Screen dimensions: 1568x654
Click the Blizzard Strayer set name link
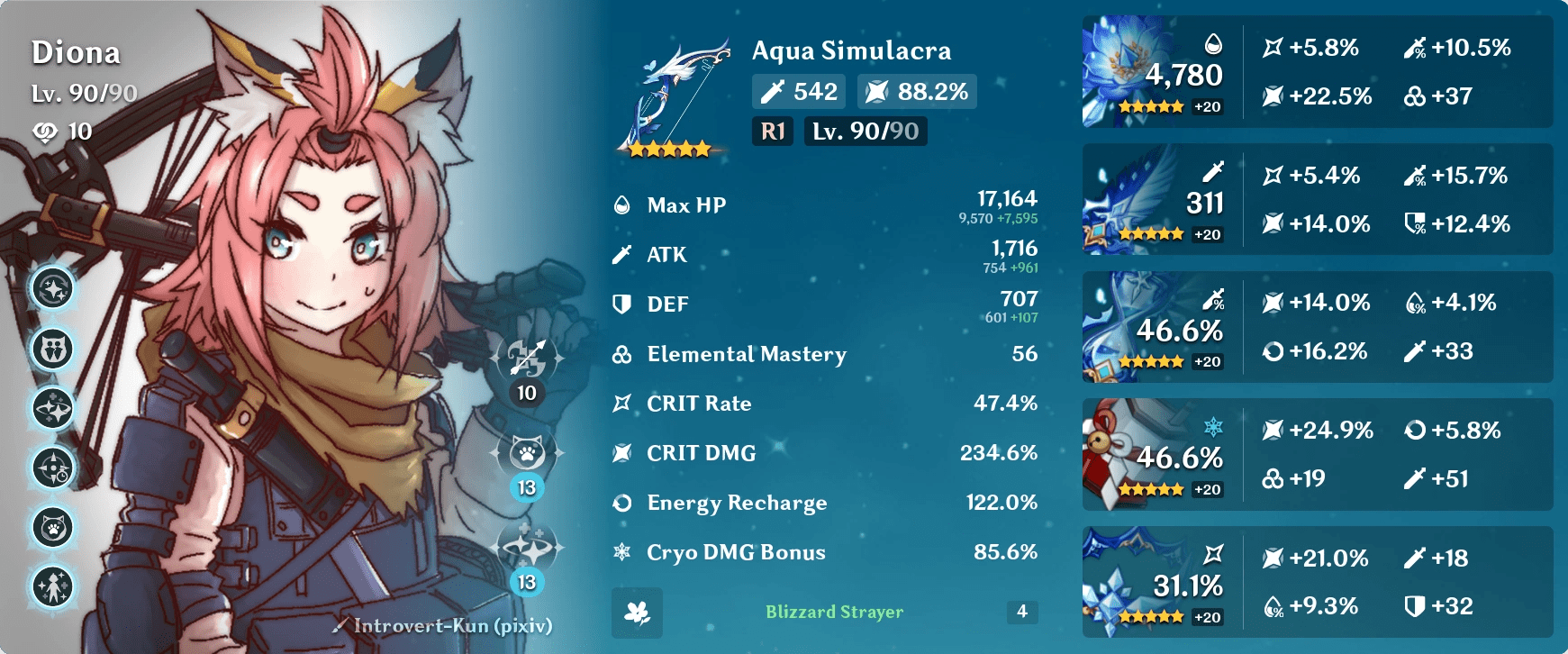pos(833,613)
